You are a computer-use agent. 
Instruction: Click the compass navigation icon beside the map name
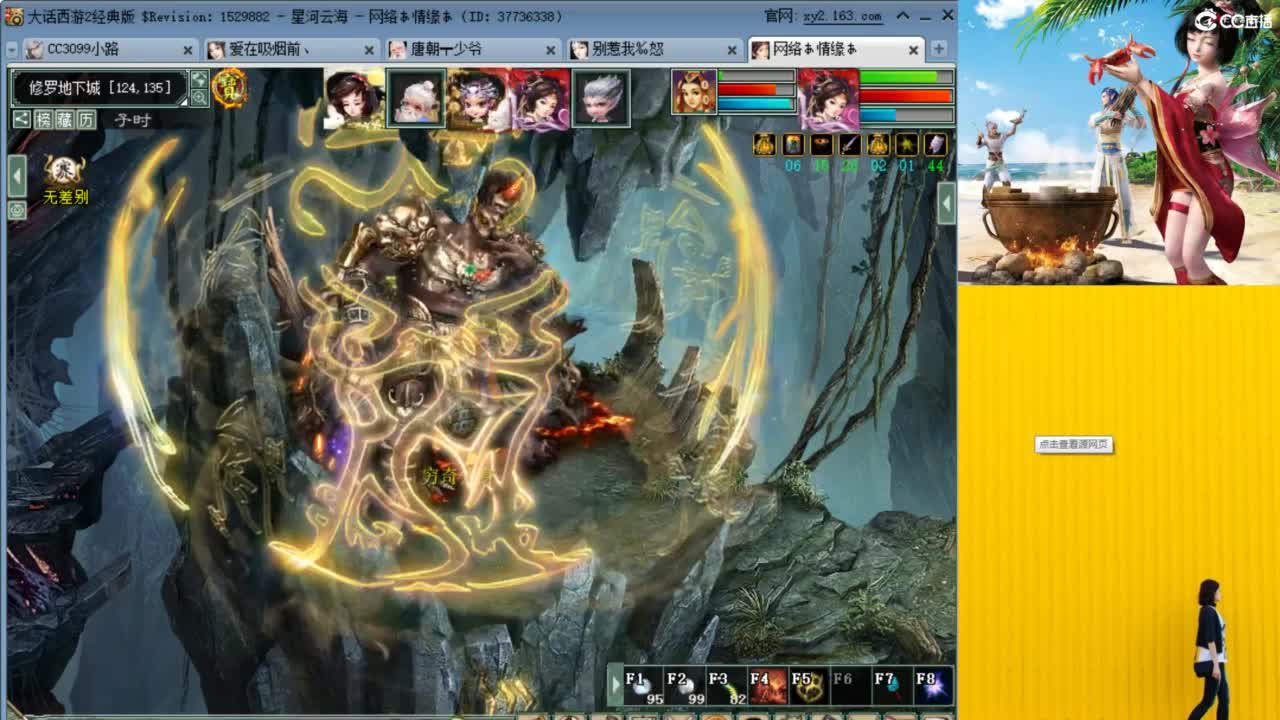pyautogui.click(x=198, y=80)
